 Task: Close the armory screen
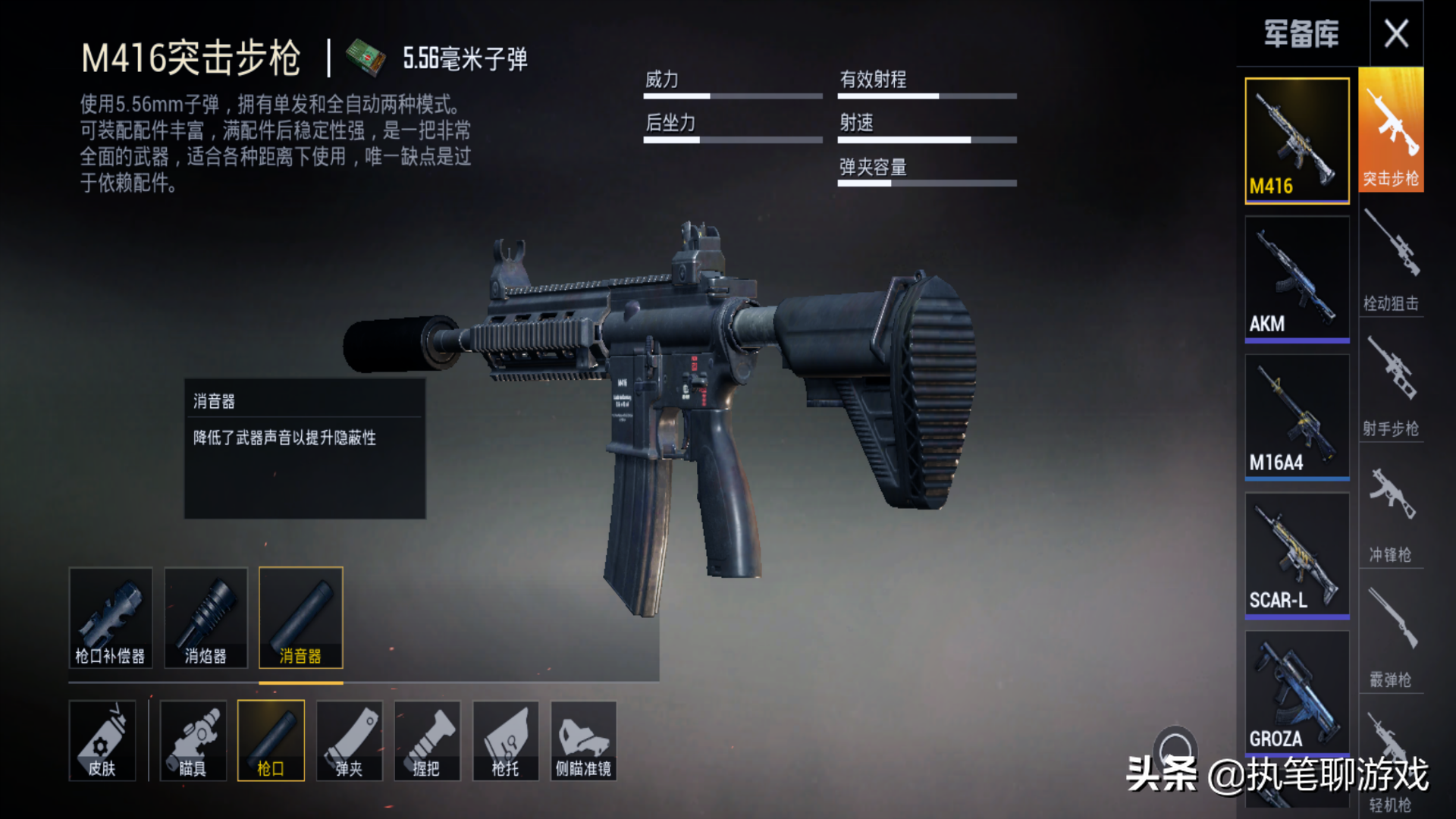[1396, 34]
